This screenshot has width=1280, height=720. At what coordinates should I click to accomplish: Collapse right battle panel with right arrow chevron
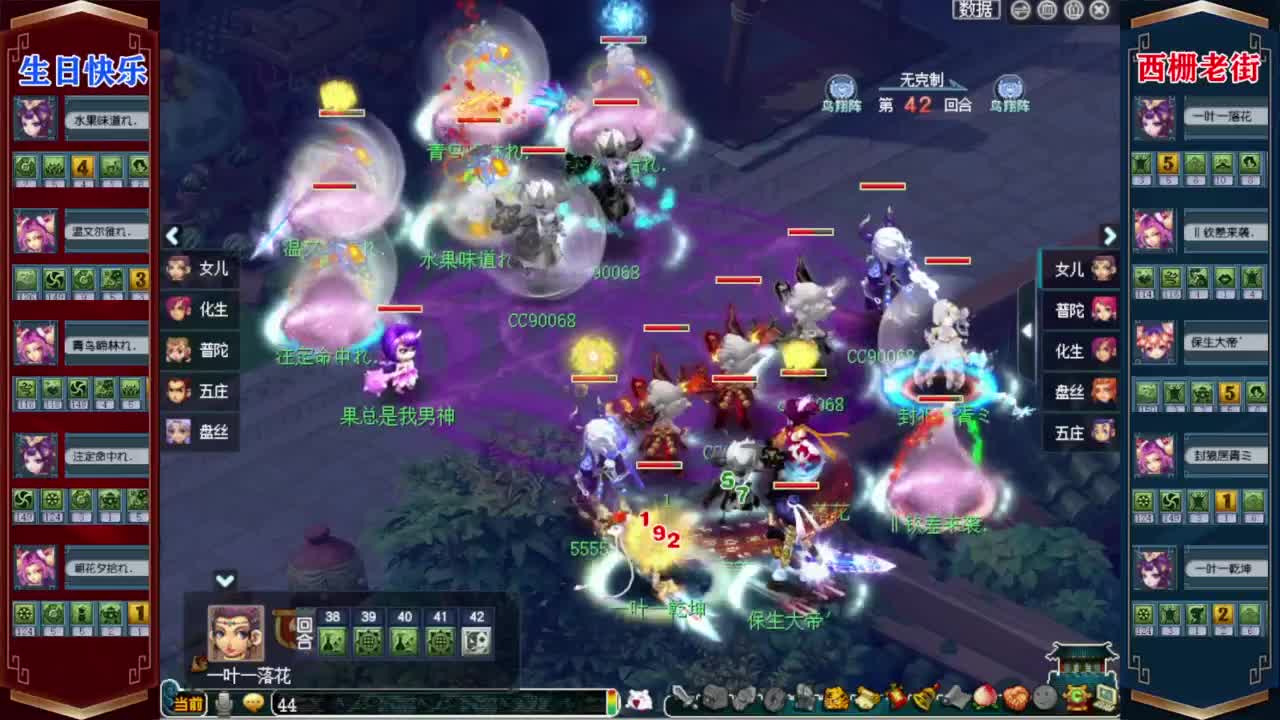click(1109, 237)
